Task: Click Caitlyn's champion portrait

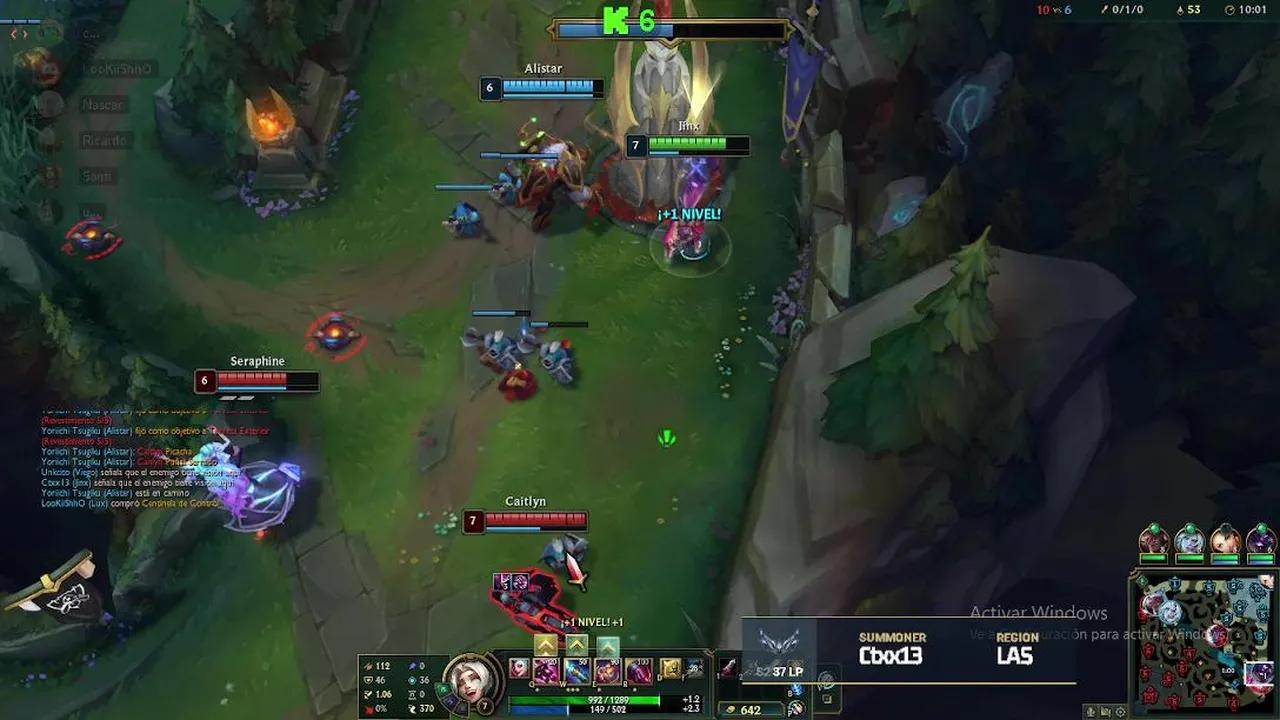Action: coord(471,685)
